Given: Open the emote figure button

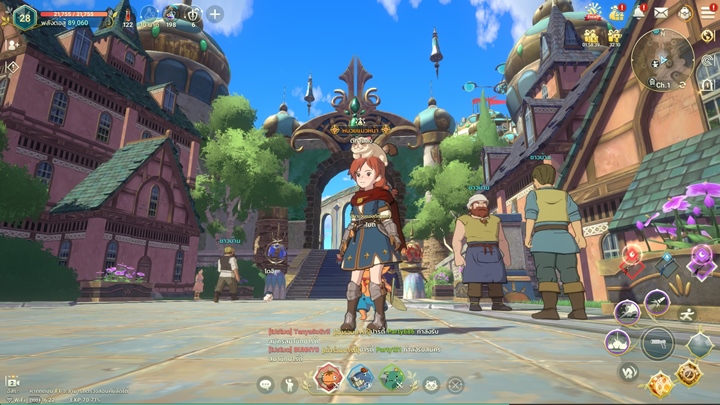Looking at the screenshot, I should pyautogui.click(x=290, y=384).
